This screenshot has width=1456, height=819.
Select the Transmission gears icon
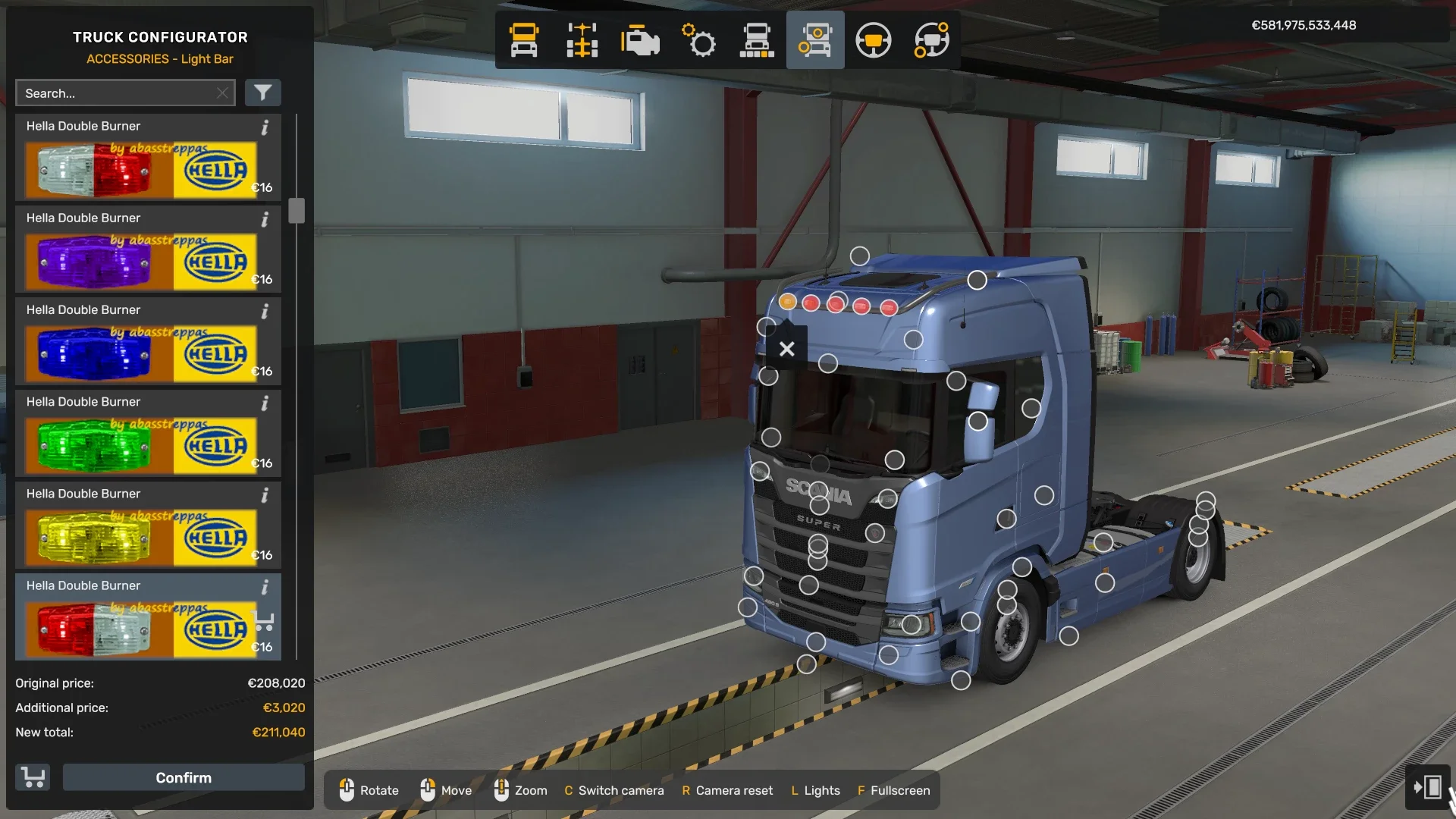699,40
